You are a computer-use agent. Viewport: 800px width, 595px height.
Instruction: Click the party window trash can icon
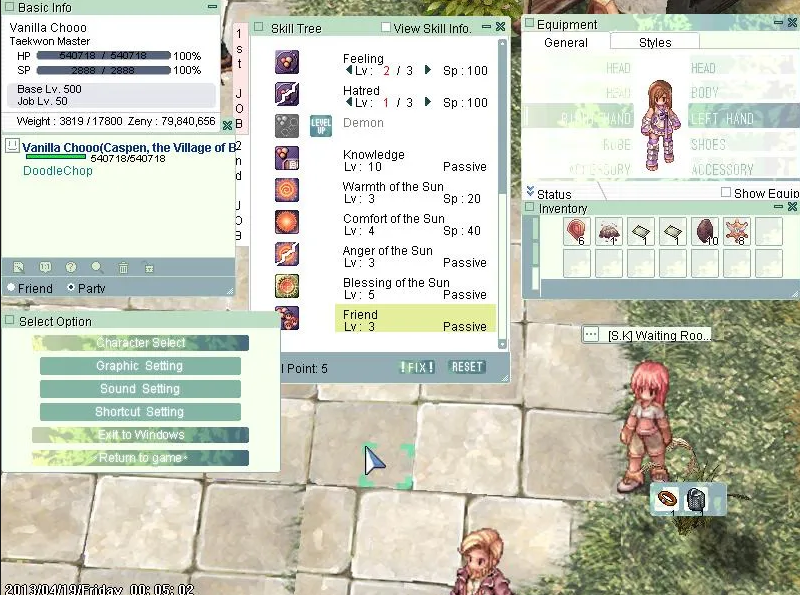click(123, 267)
